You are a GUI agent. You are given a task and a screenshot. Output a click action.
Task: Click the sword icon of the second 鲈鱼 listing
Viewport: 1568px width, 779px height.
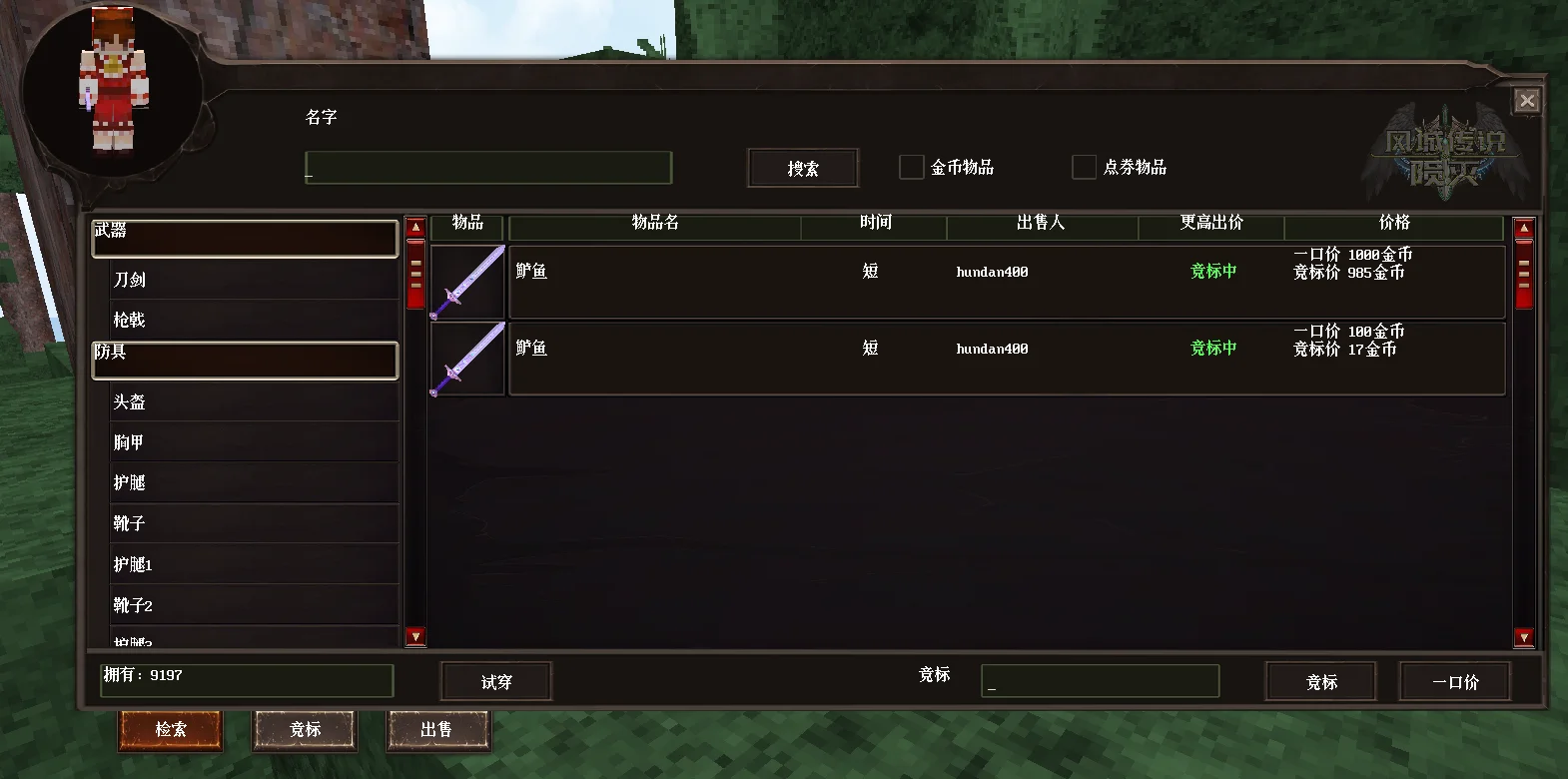(466, 358)
